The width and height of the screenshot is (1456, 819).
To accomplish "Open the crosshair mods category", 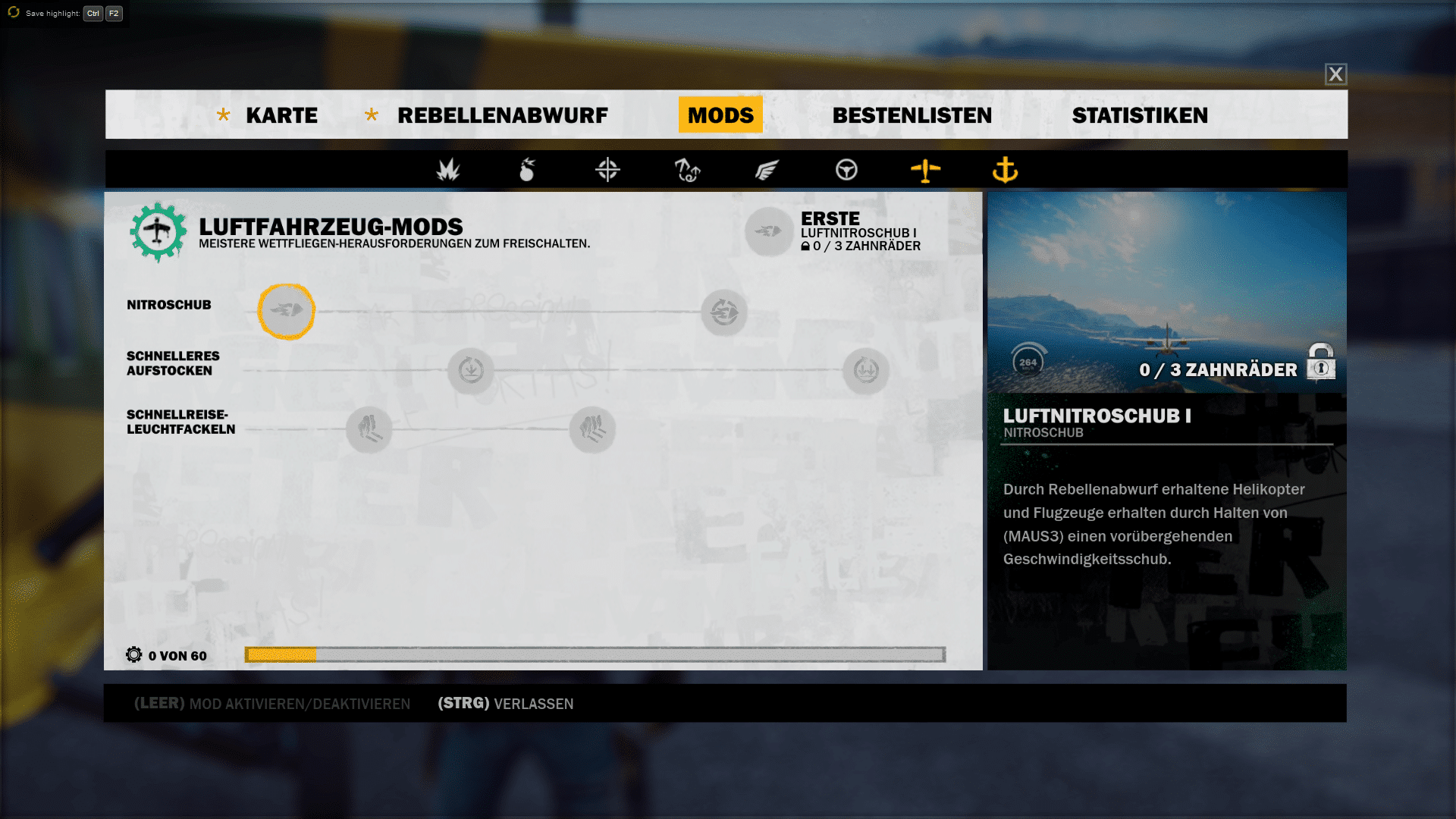I will tap(607, 170).
